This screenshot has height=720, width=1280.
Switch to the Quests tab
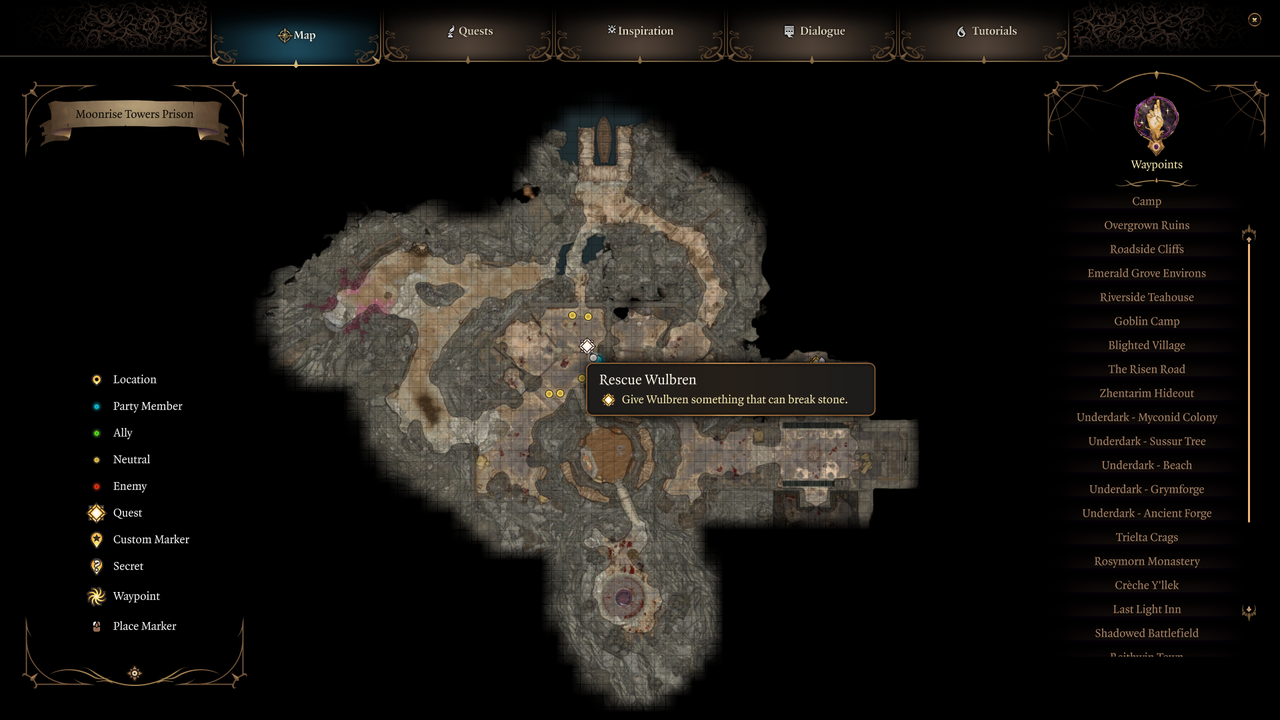469,31
